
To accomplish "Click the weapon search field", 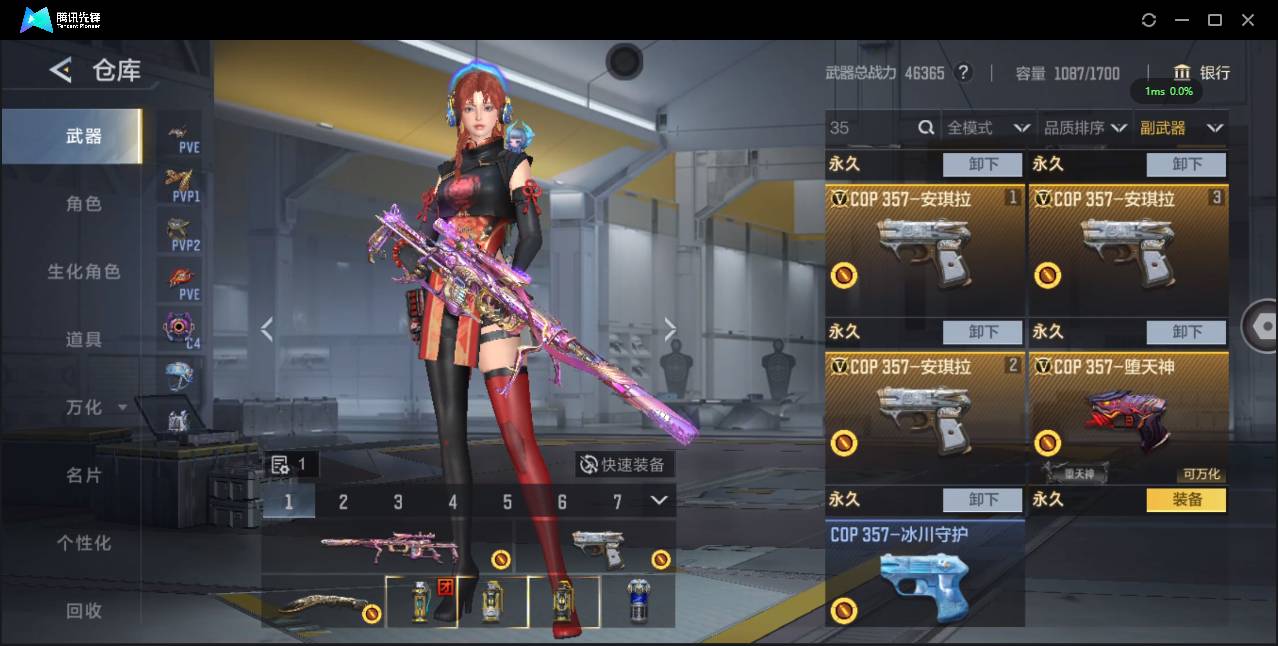I will point(872,128).
